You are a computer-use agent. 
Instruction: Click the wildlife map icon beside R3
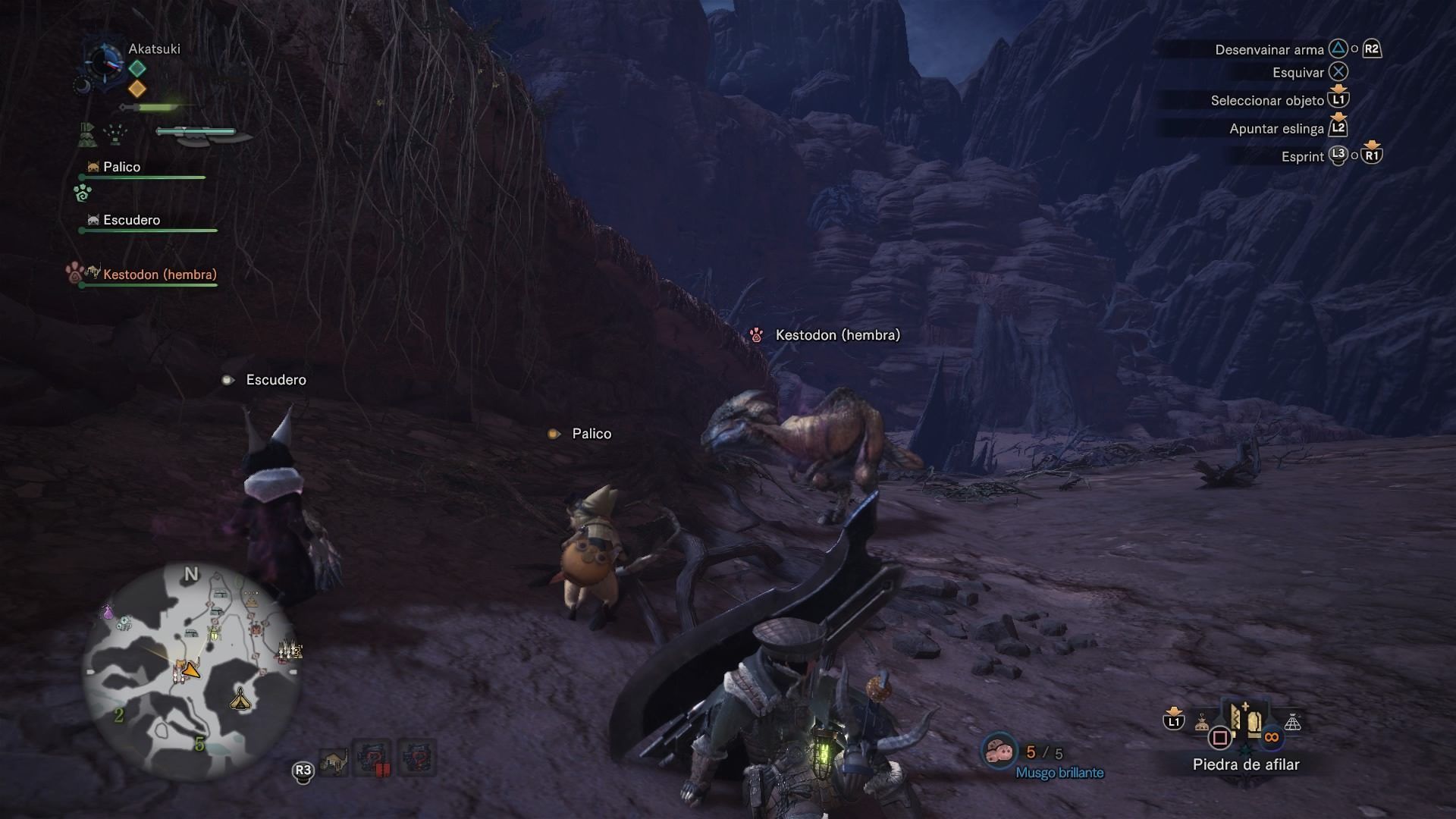(334, 760)
